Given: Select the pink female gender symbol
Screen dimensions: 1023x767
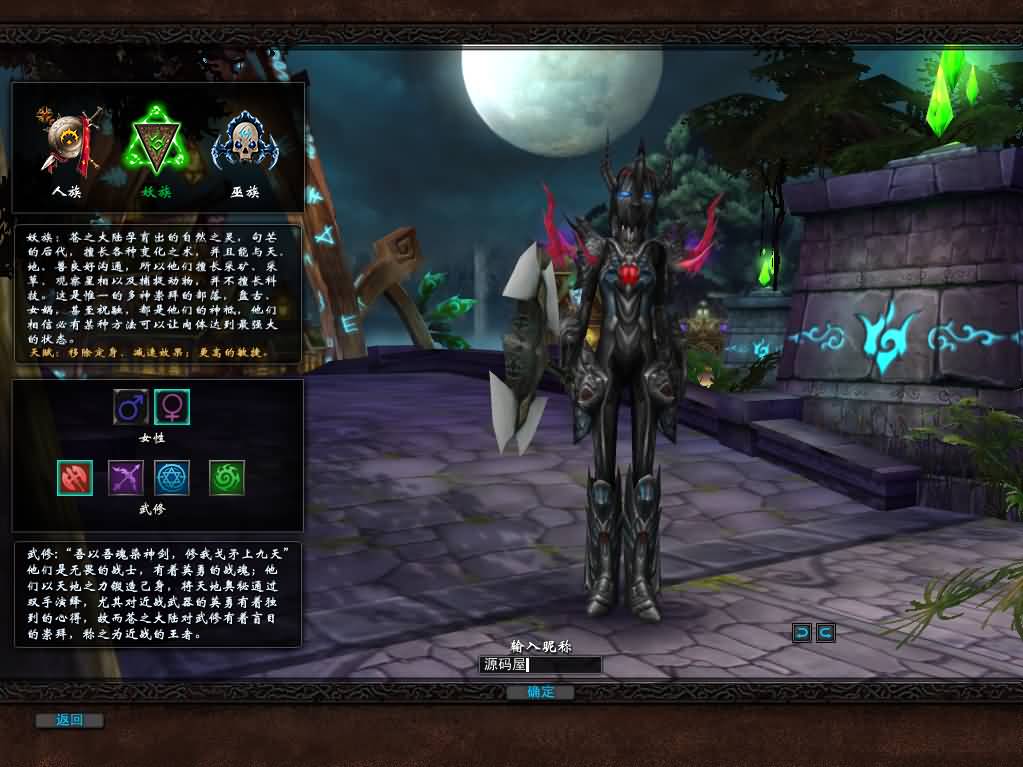Looking at the screenshot, I should coord(172,406).
